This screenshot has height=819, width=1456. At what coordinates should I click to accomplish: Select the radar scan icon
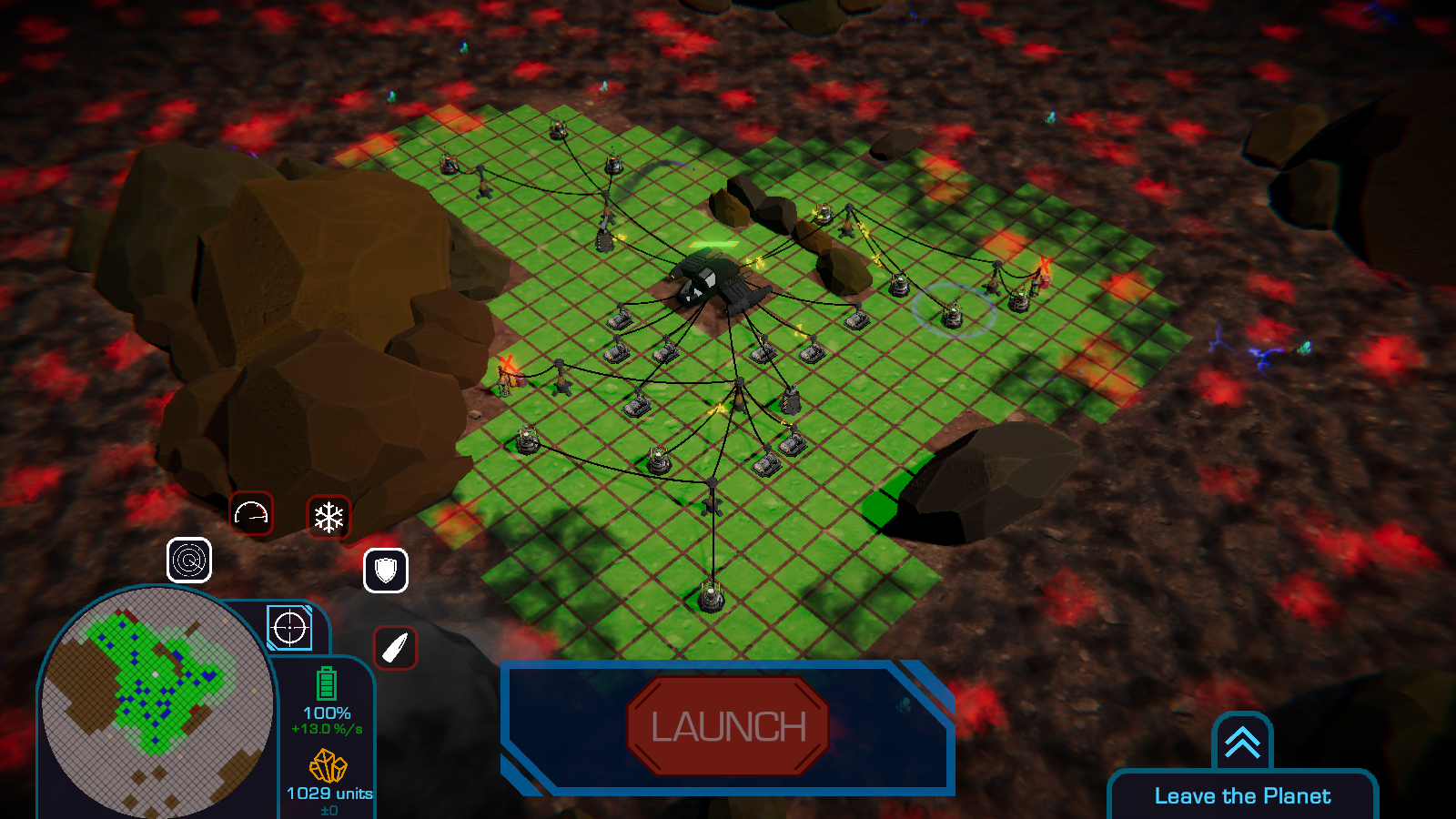tap(189, 560)
